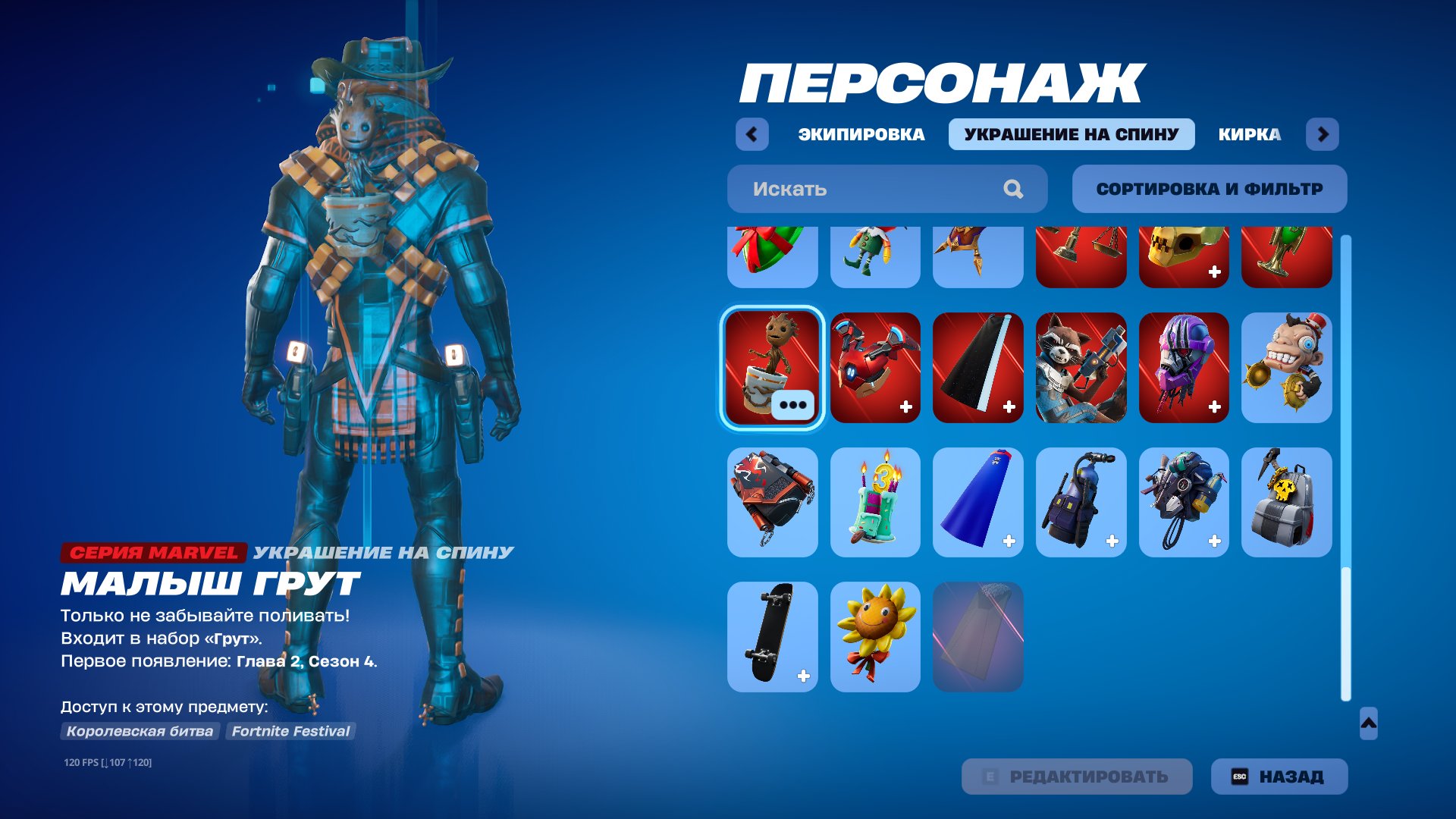Choose the birthday cake back bling
This screenshot has width=1456, height=819.
875,502
